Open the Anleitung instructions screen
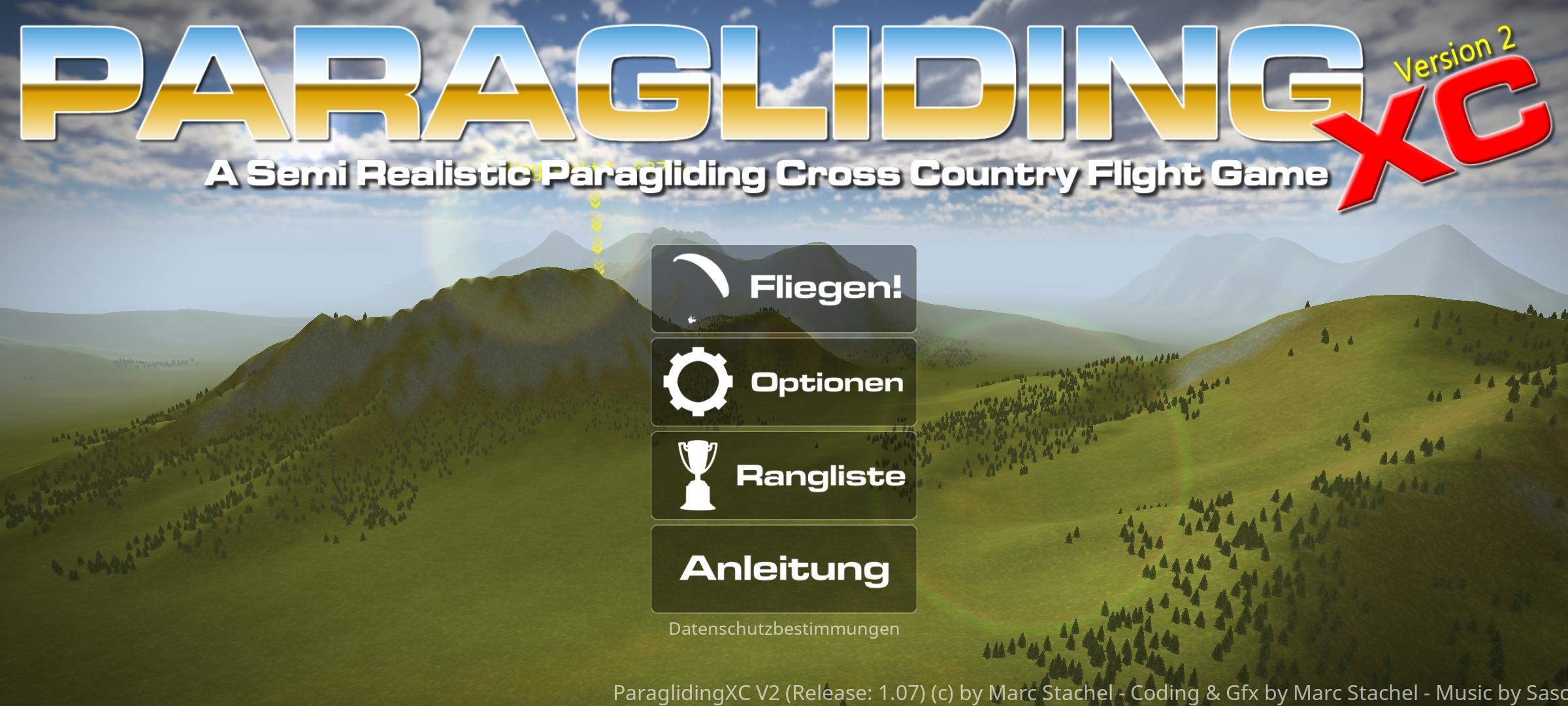The width and height of the screenshot is (1568, 706). pyautogui.click(x=783, y=568)
